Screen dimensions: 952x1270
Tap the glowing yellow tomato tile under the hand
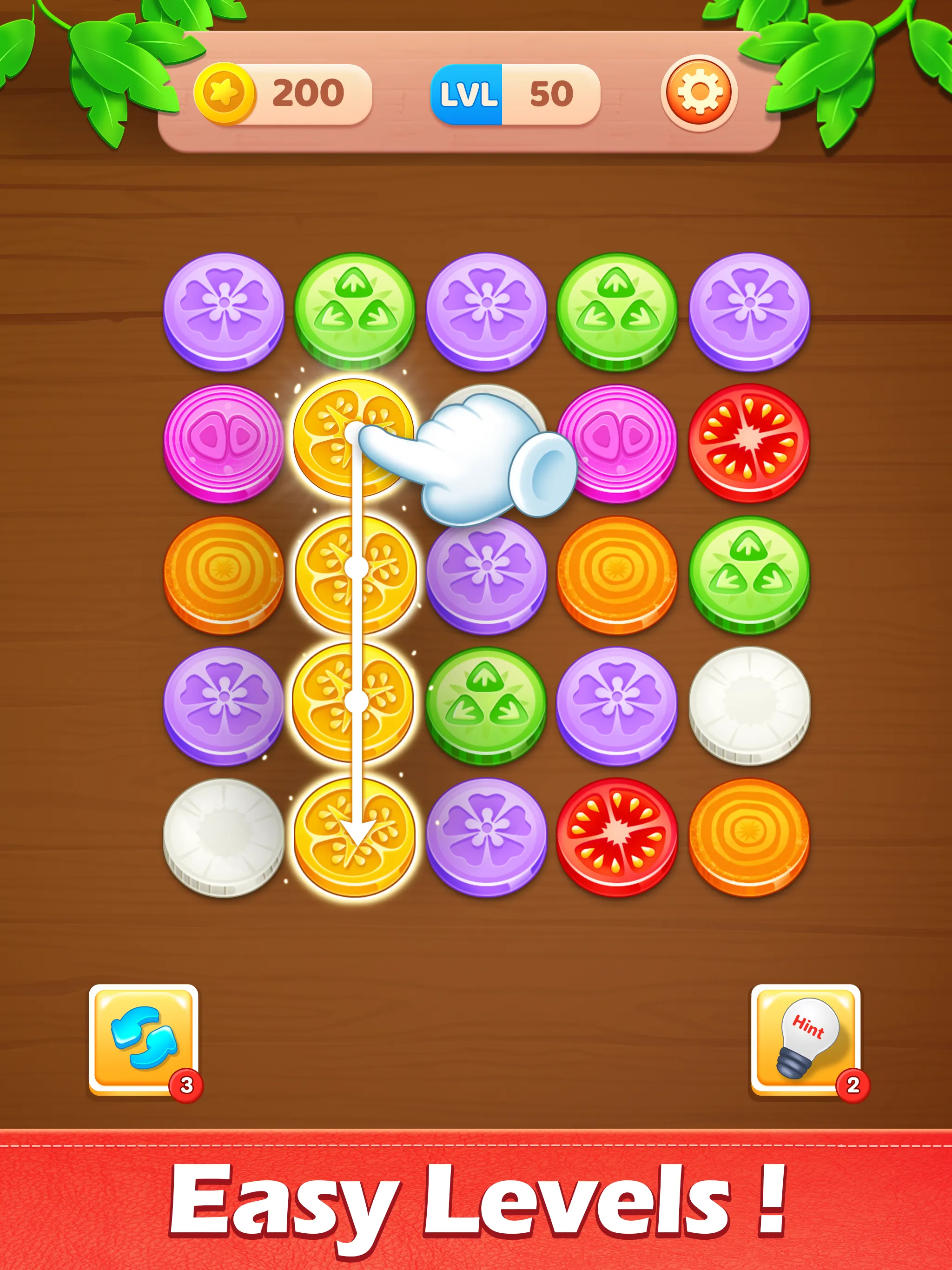pos(353,439)
